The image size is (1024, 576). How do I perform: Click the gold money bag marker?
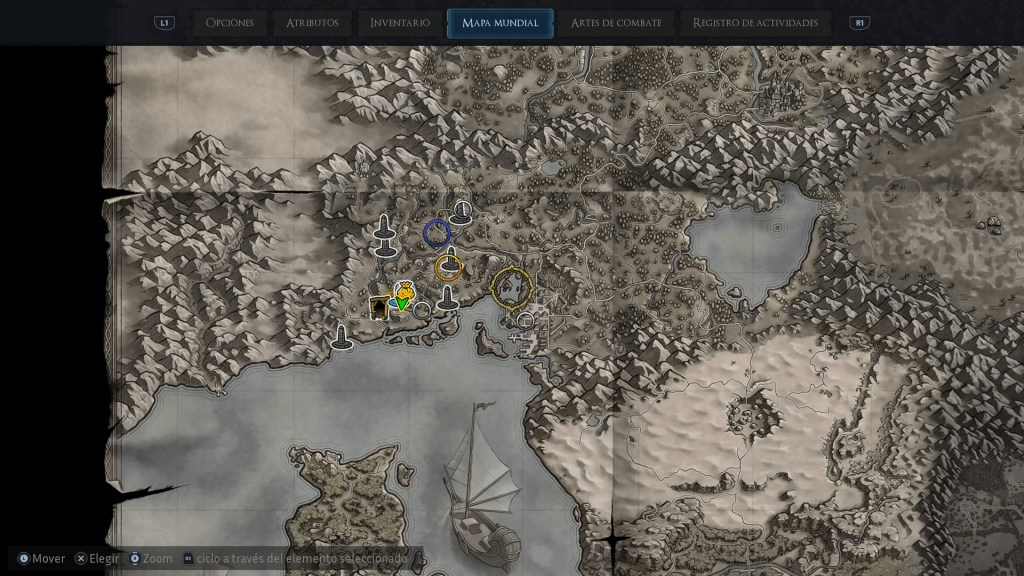[404, 290]
